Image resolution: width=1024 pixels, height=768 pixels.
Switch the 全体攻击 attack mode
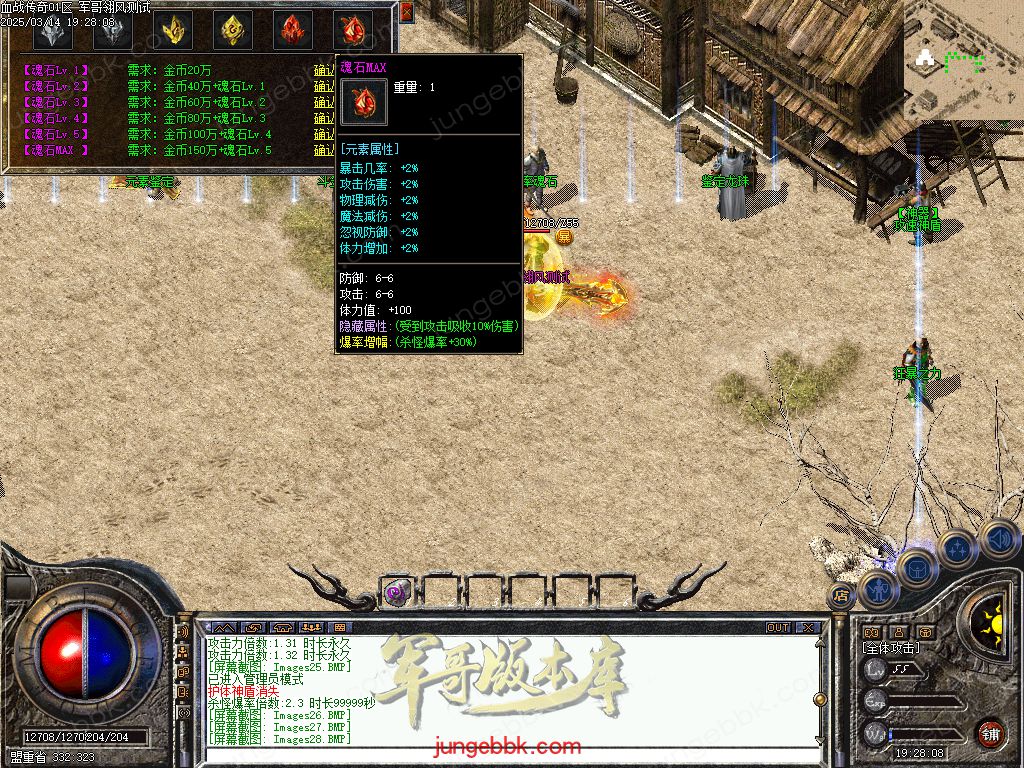point(892,648)
